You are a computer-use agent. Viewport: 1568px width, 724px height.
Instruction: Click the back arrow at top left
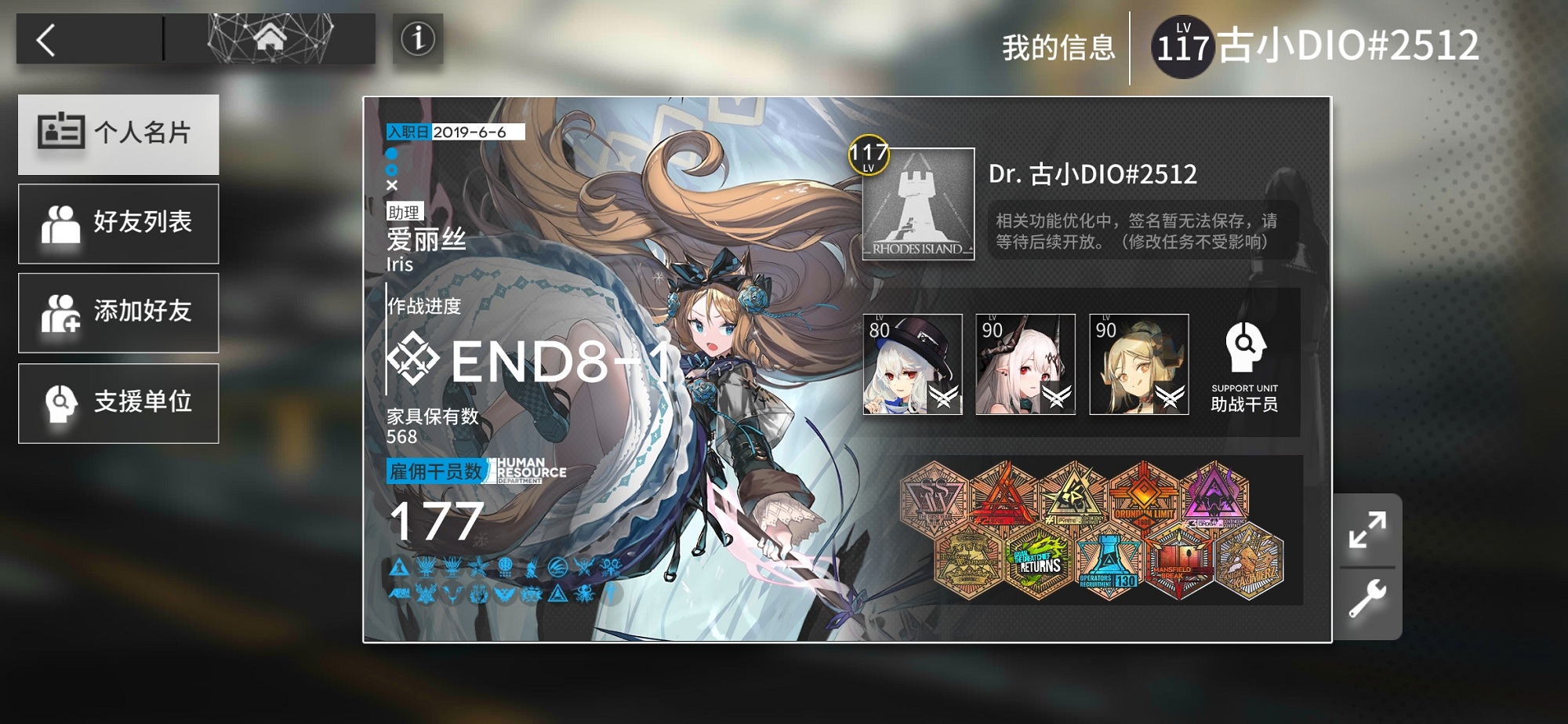tap(45, 42)
